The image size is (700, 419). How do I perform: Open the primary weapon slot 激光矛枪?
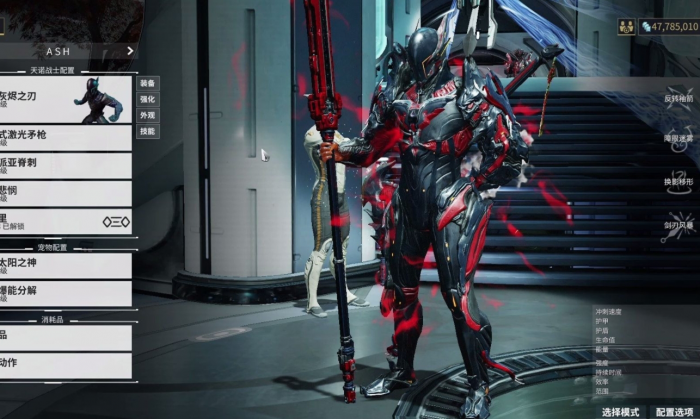(66, 137)
